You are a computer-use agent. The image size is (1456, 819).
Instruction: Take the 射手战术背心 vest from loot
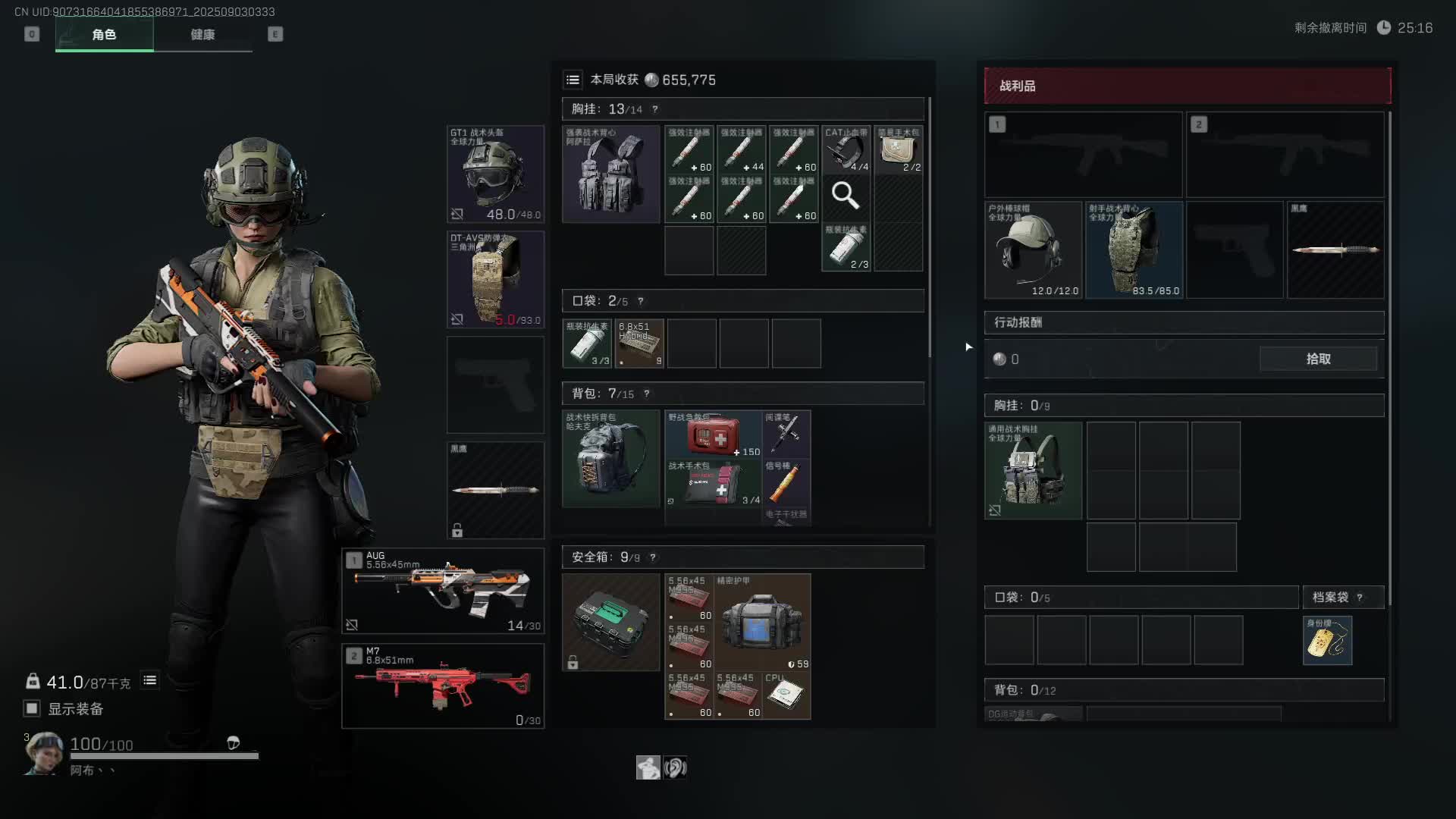(x=1134, y=249)
